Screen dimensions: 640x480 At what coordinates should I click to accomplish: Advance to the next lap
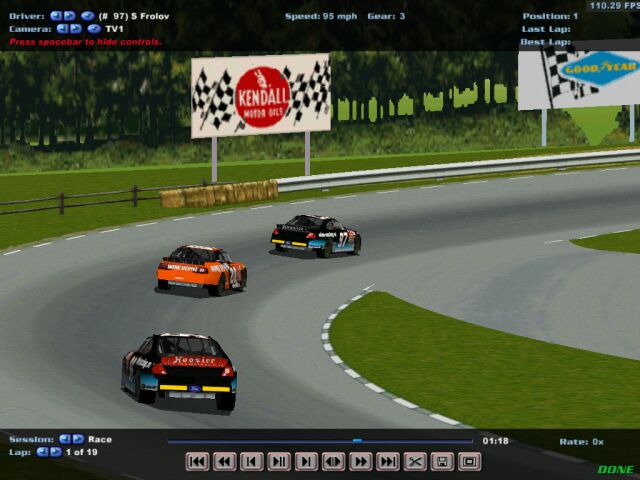pyautogui.click(x=55, y=452)
